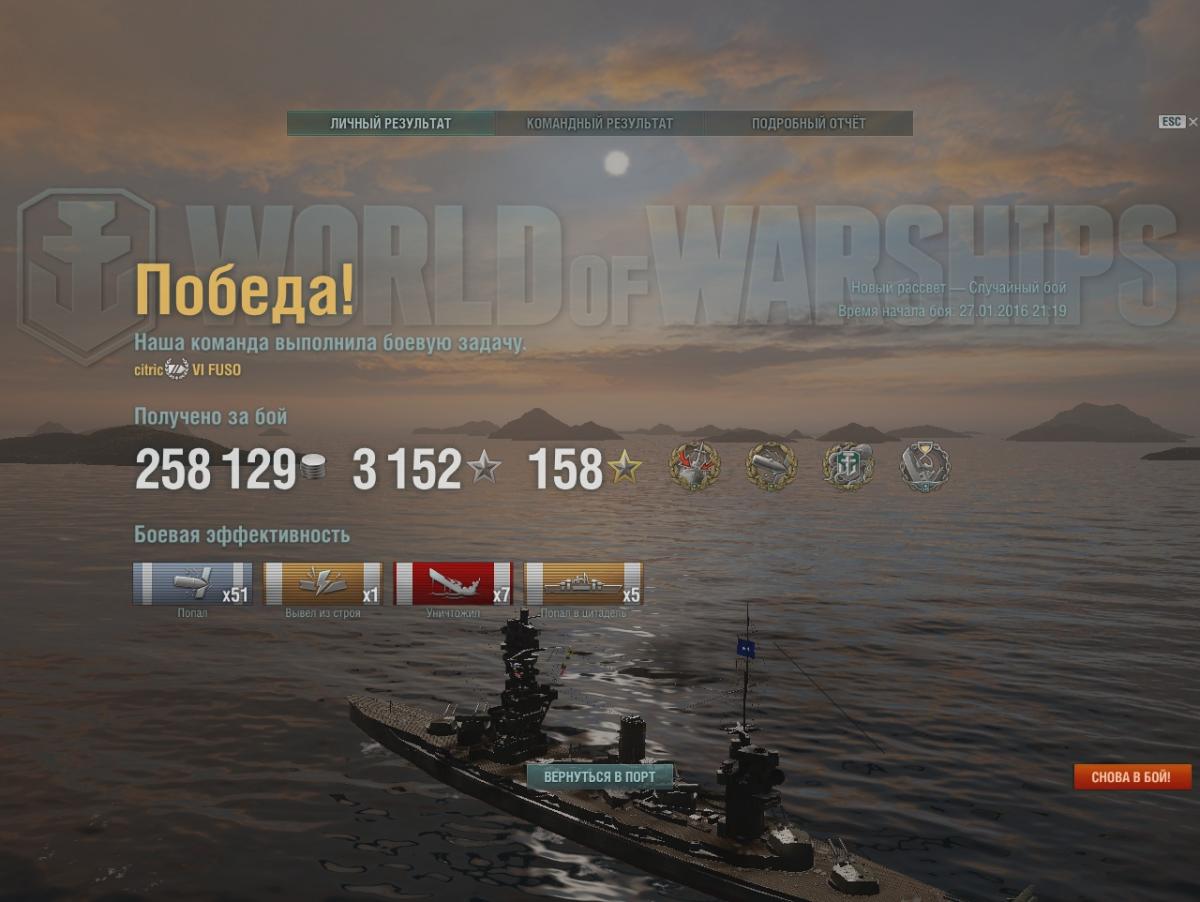Screen dimensions: 1200x902
Task: Click the Вернуться в порт button
Action: pyautogui.click(x=600, y=777)
